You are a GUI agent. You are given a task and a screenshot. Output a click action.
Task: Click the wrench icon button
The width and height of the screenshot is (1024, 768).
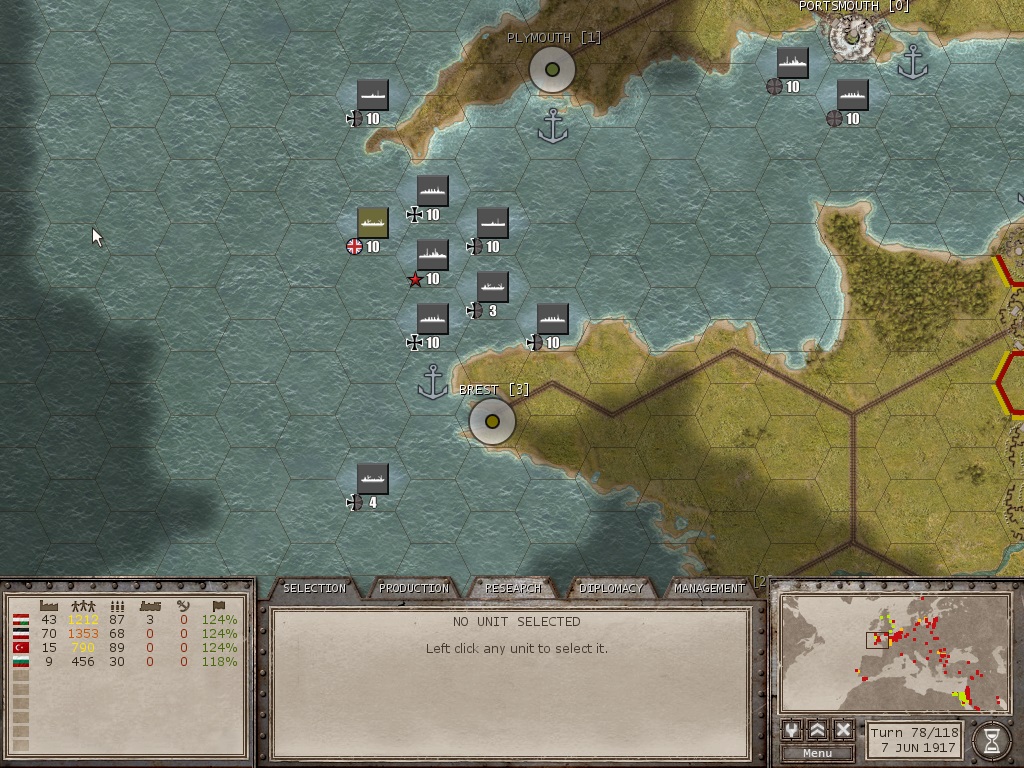pos(792,730)
